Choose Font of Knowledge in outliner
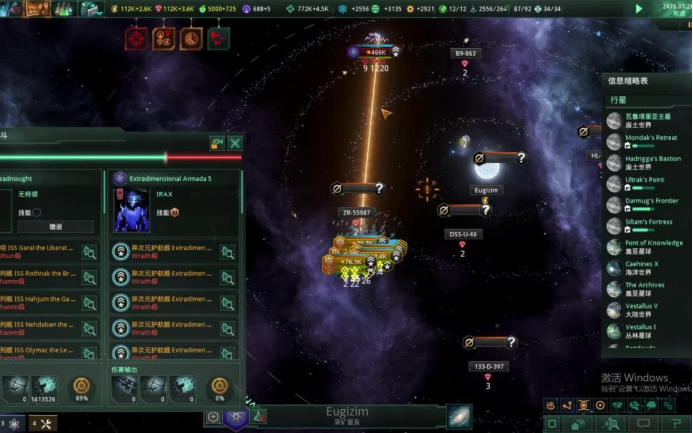The width and height of the screenshot is (693, 433). (x=654, y=246)
